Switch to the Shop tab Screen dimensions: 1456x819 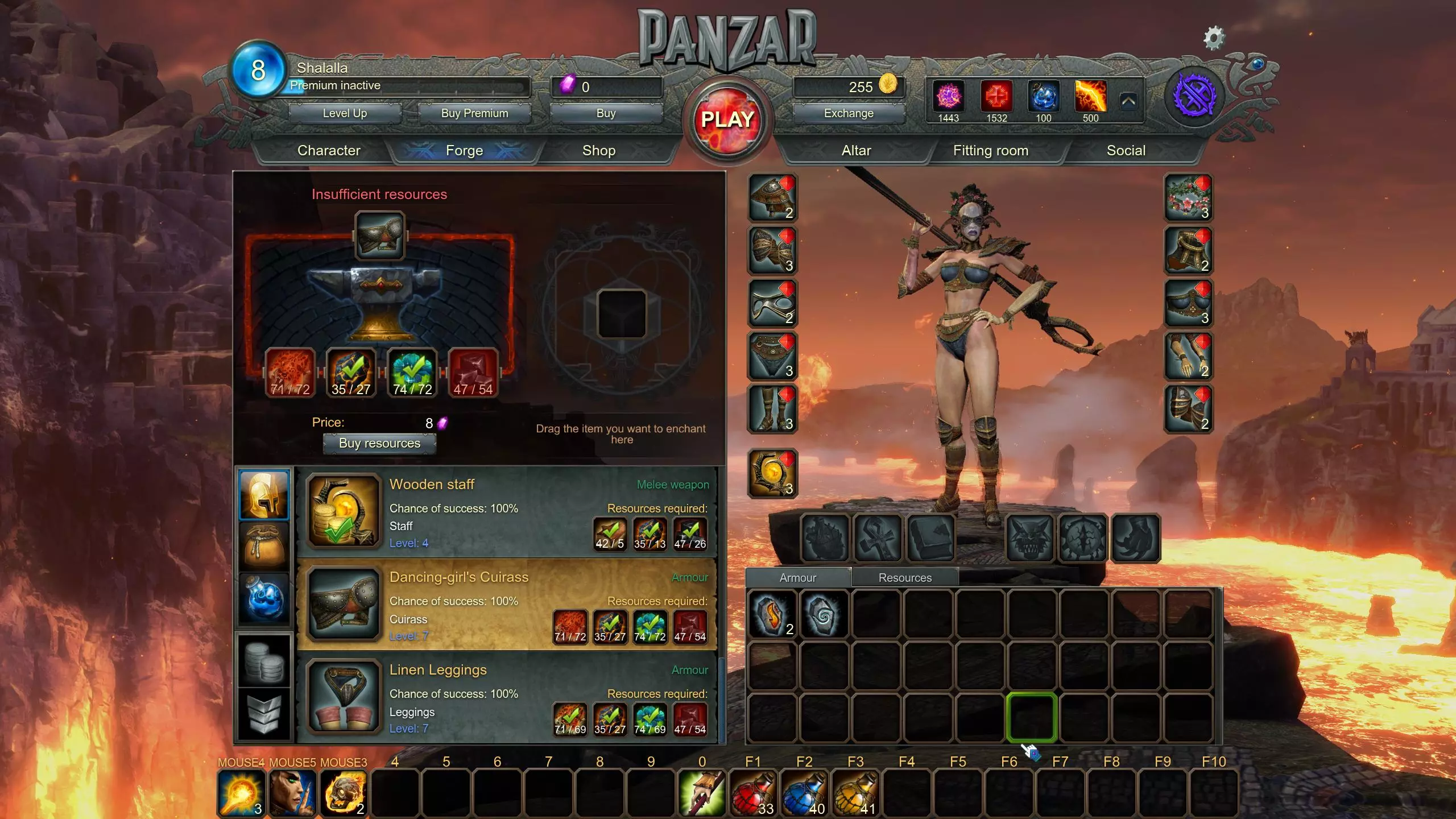599,151
